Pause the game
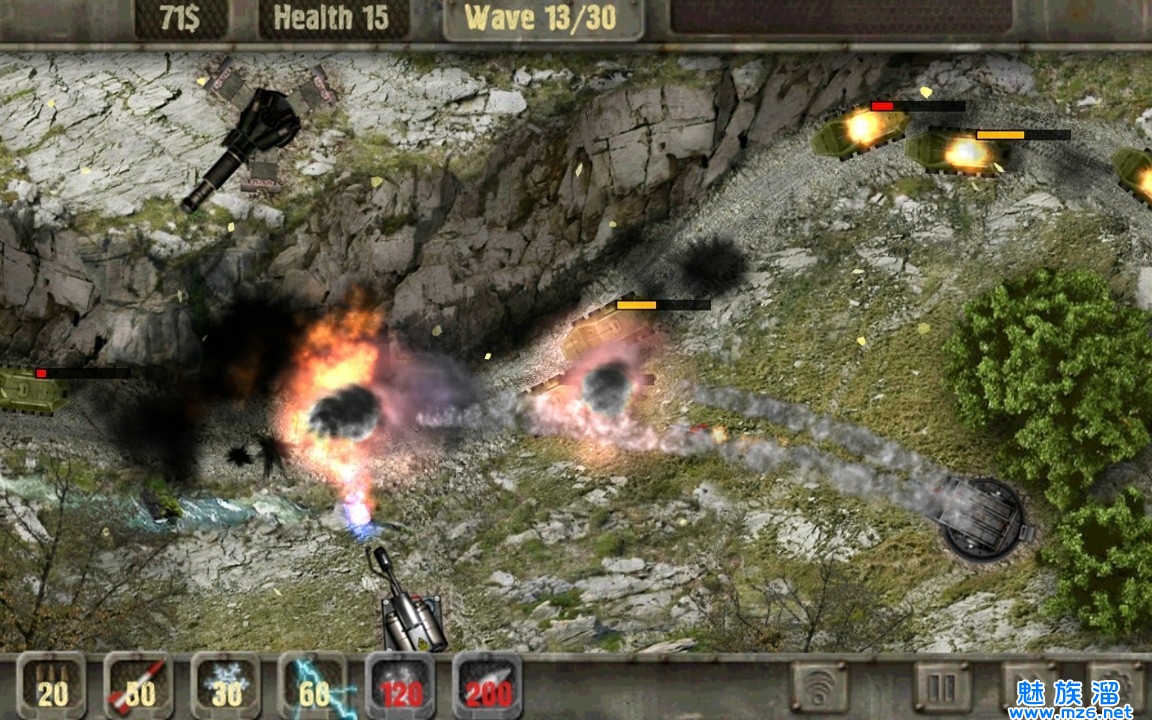Viewport: 1152px width, 720px height. (943, 686)
